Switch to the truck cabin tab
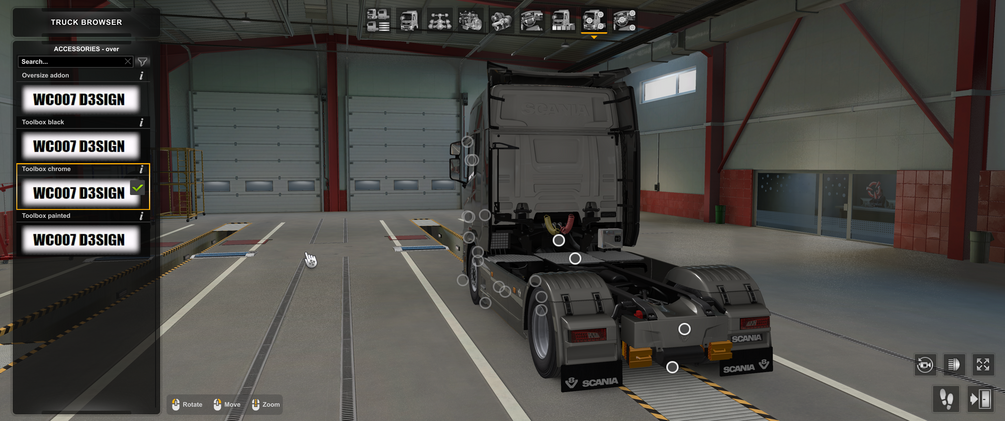 (409, 20)
